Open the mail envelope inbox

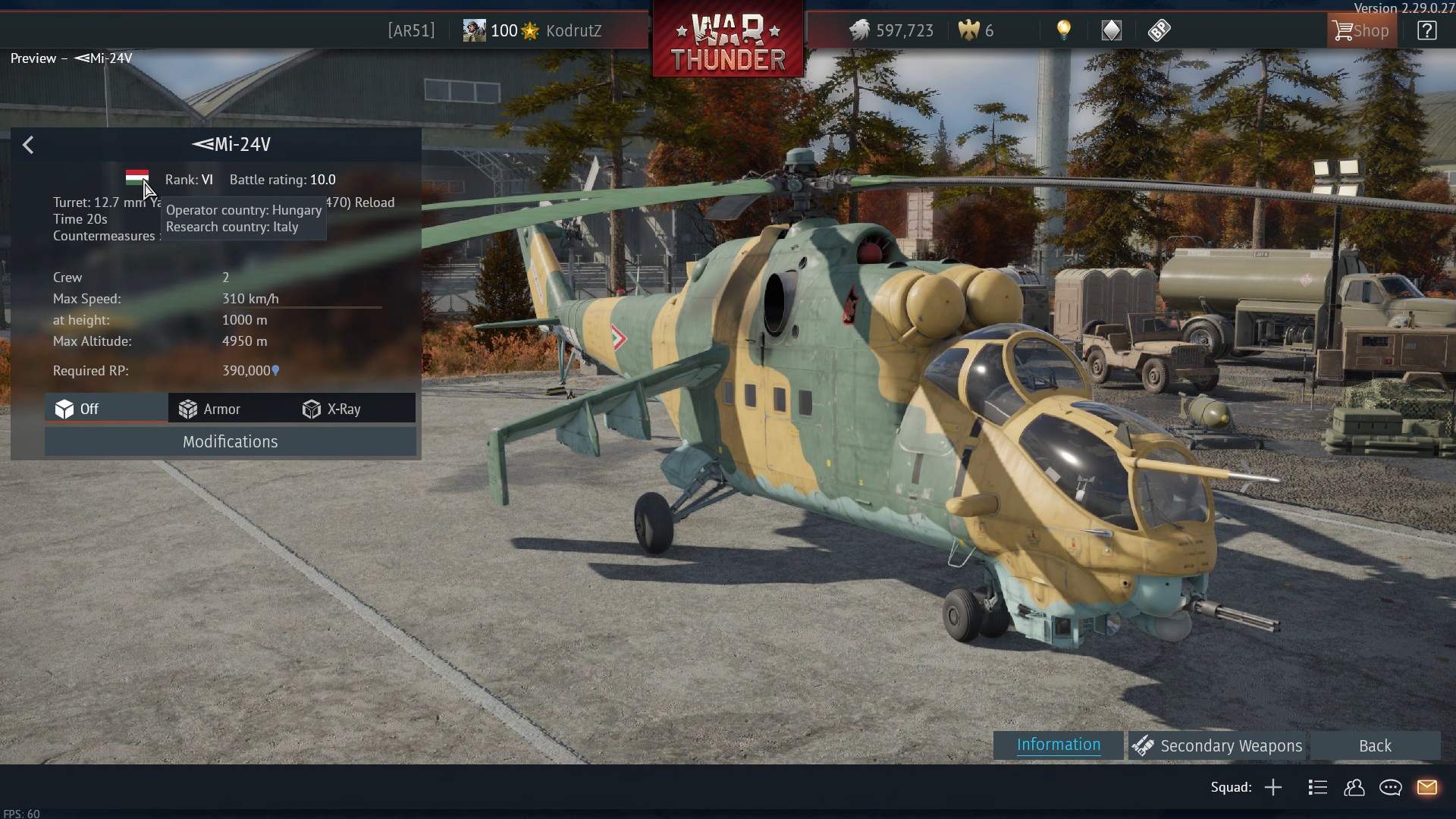1426,787
